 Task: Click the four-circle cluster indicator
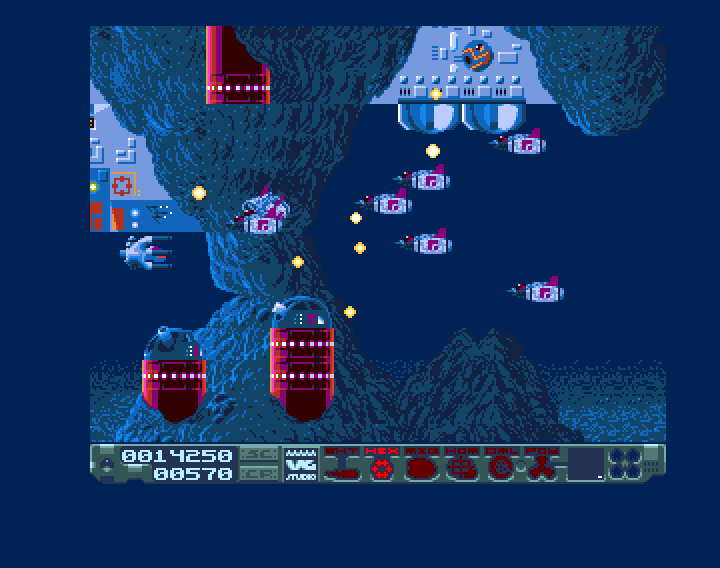(625, 462)
